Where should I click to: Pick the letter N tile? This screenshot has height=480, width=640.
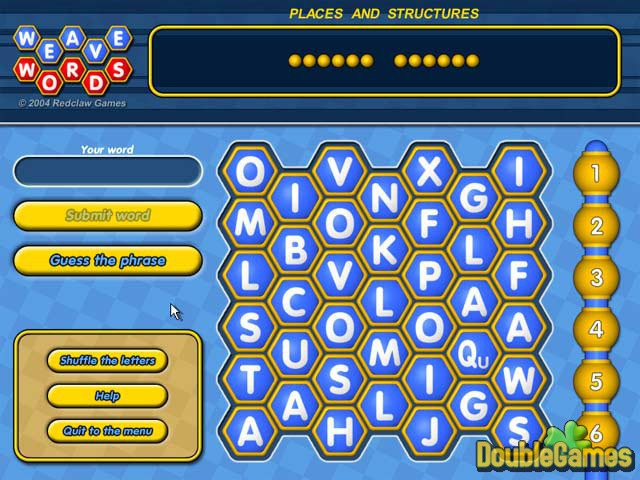[x=384, y=197]
